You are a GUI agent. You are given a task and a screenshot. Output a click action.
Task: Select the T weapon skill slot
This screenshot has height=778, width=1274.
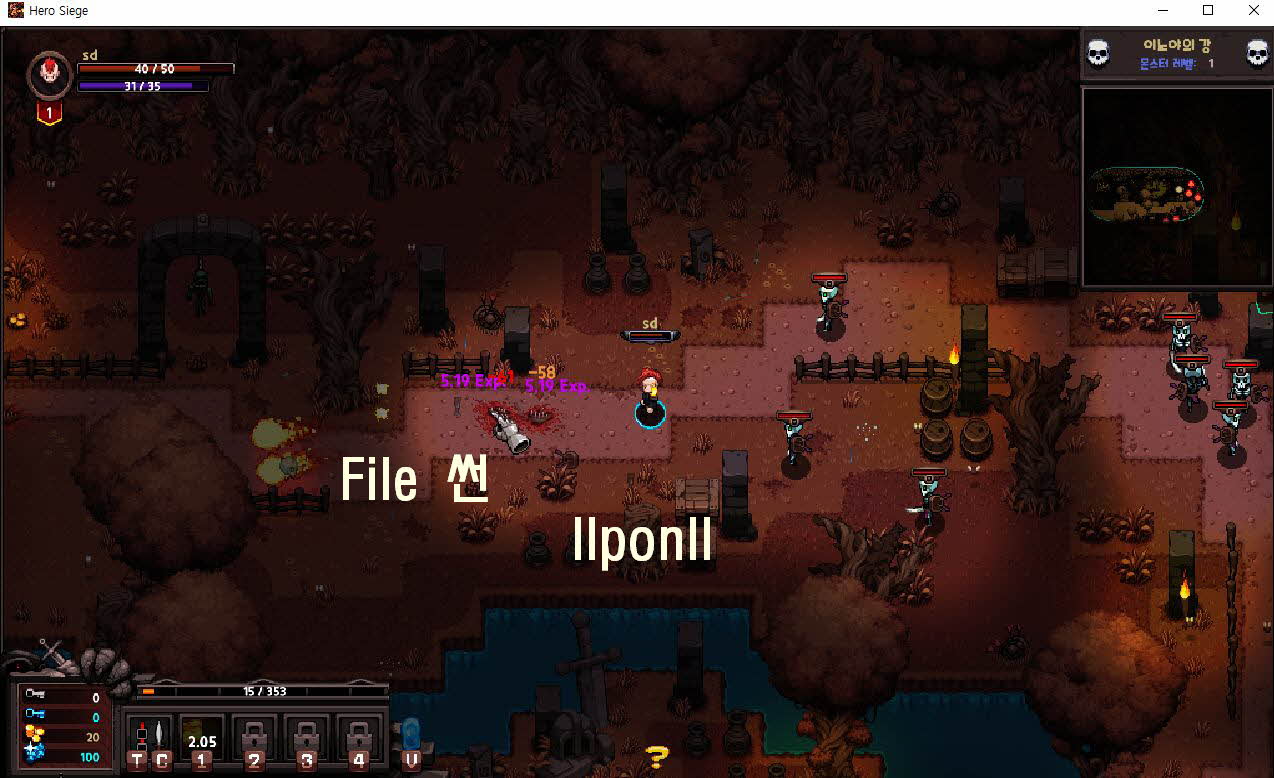[139, 741]
